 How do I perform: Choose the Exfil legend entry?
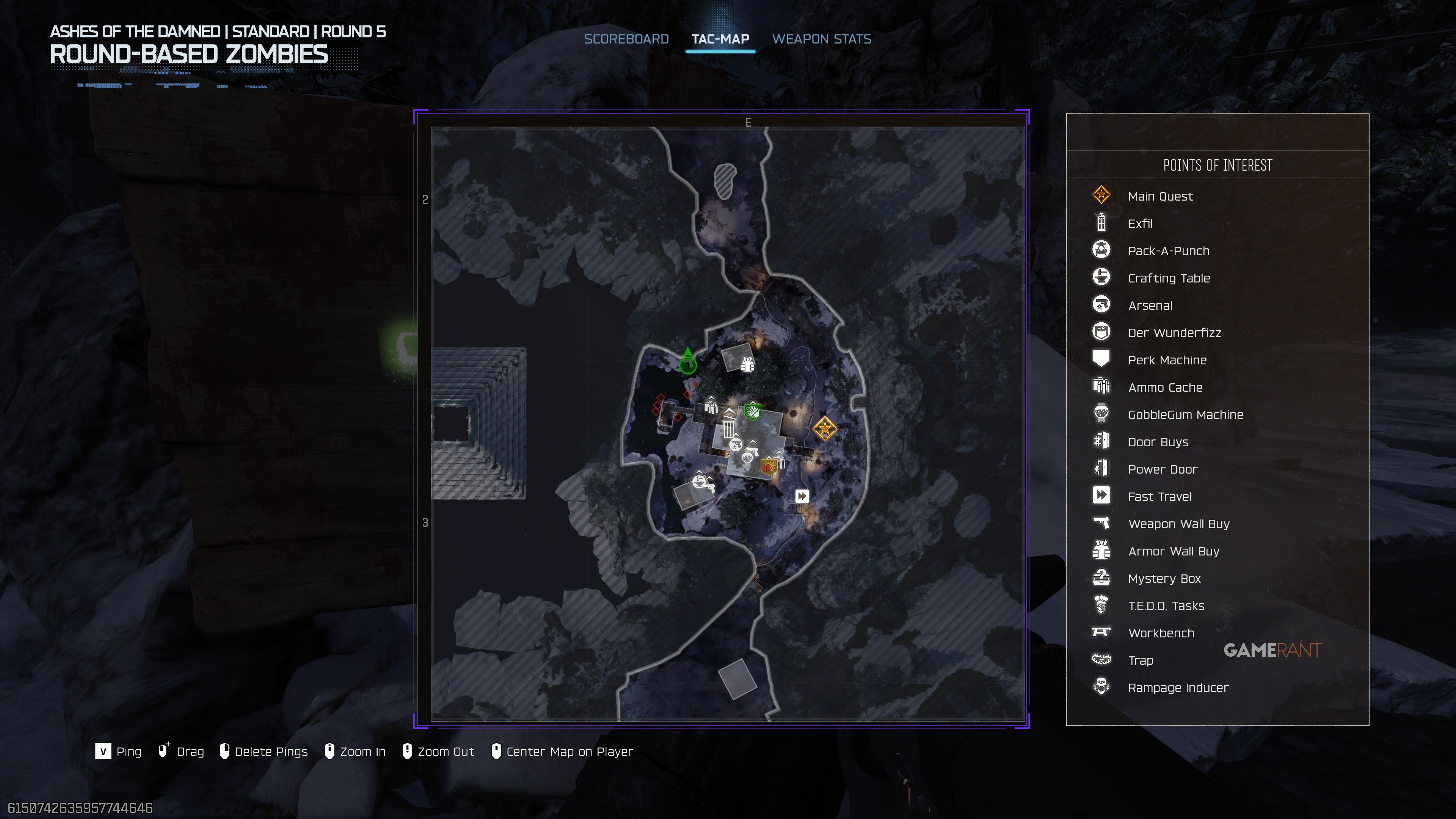pos(1140,224)
